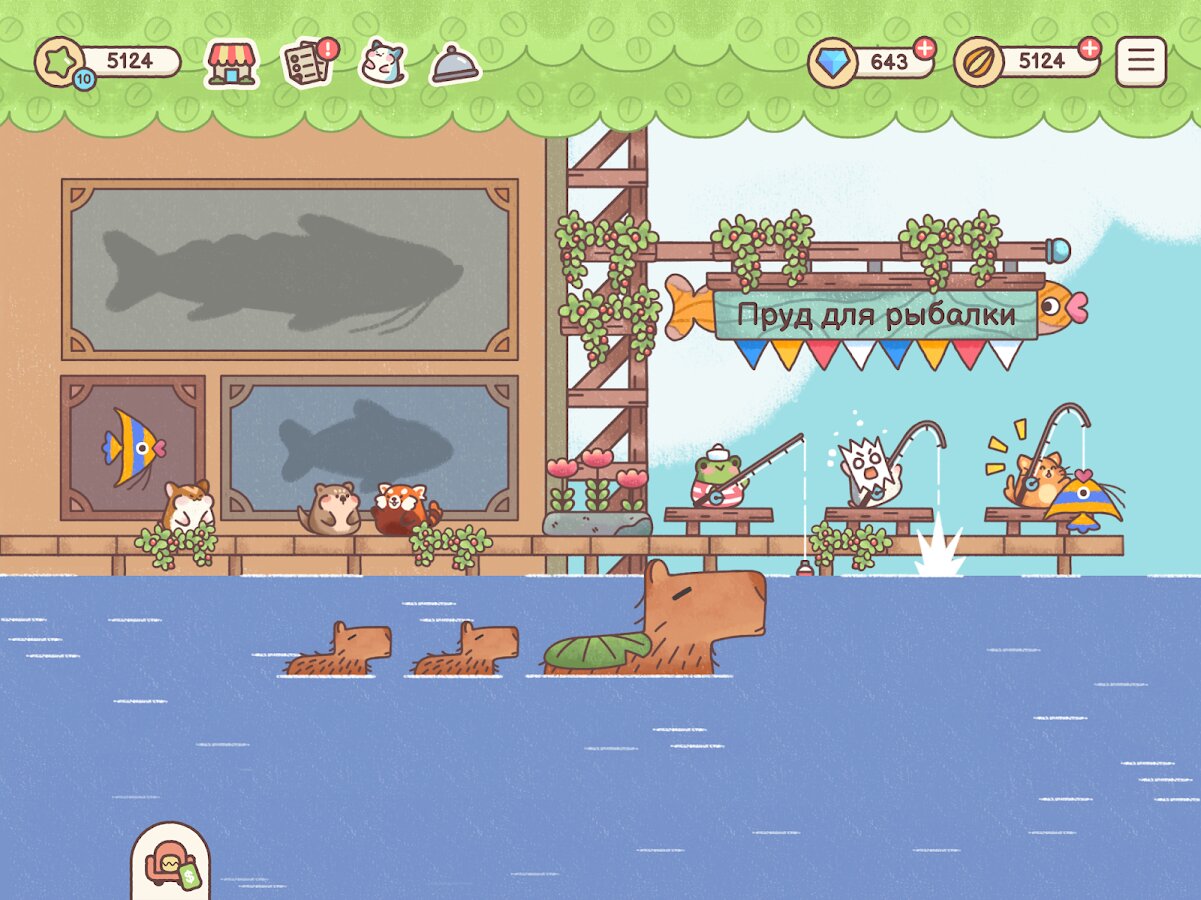Tap the star level badge
The image size is (1201, 900).
[60, 63]
